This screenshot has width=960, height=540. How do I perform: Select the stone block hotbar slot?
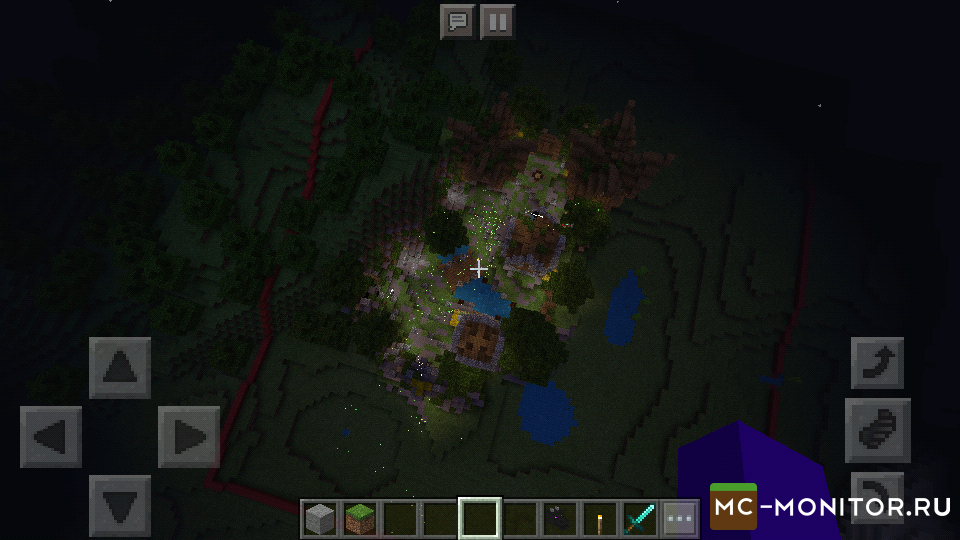(x=320, y=518)
